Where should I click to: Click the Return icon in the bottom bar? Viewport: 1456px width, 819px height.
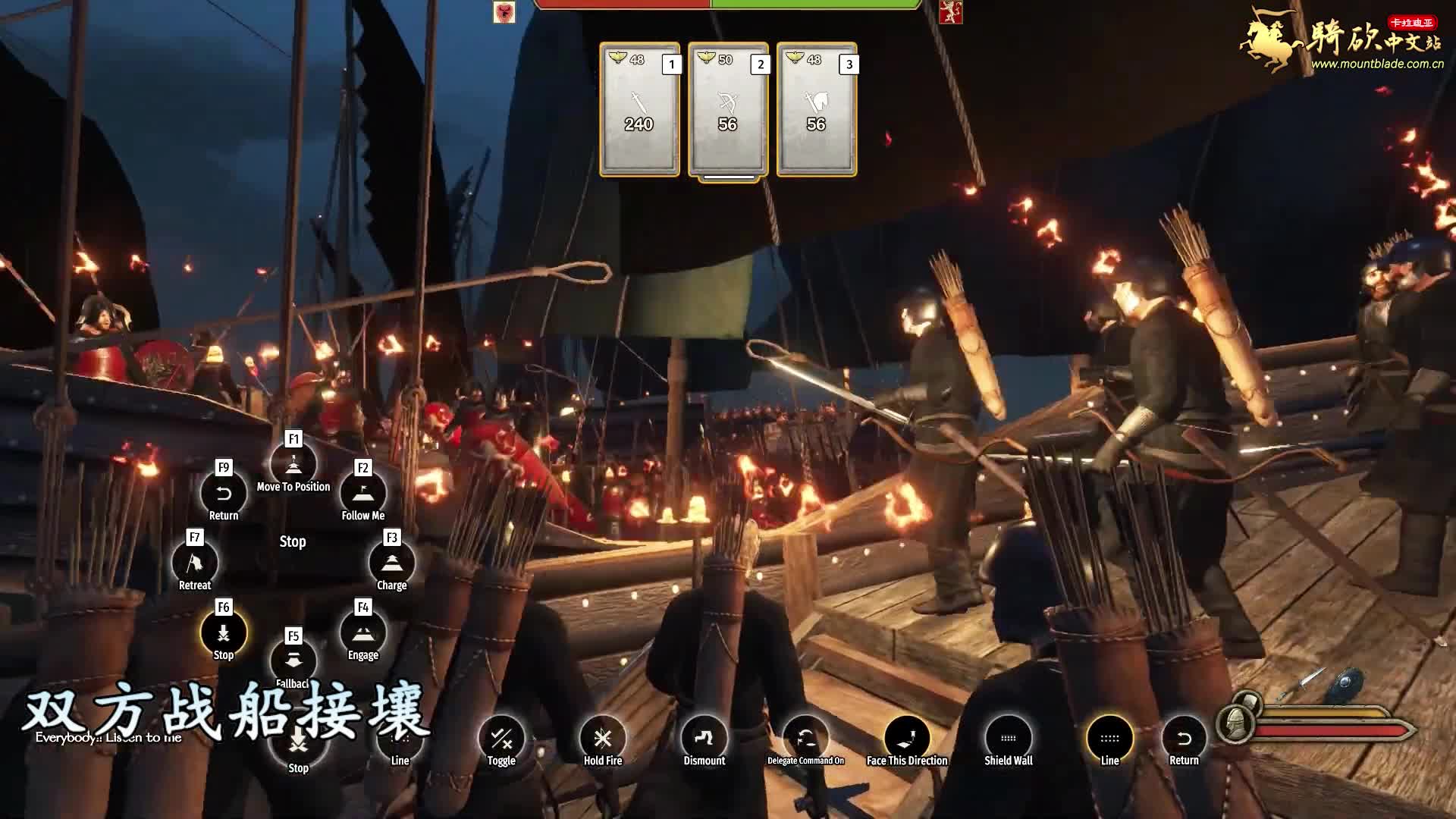1184,738
